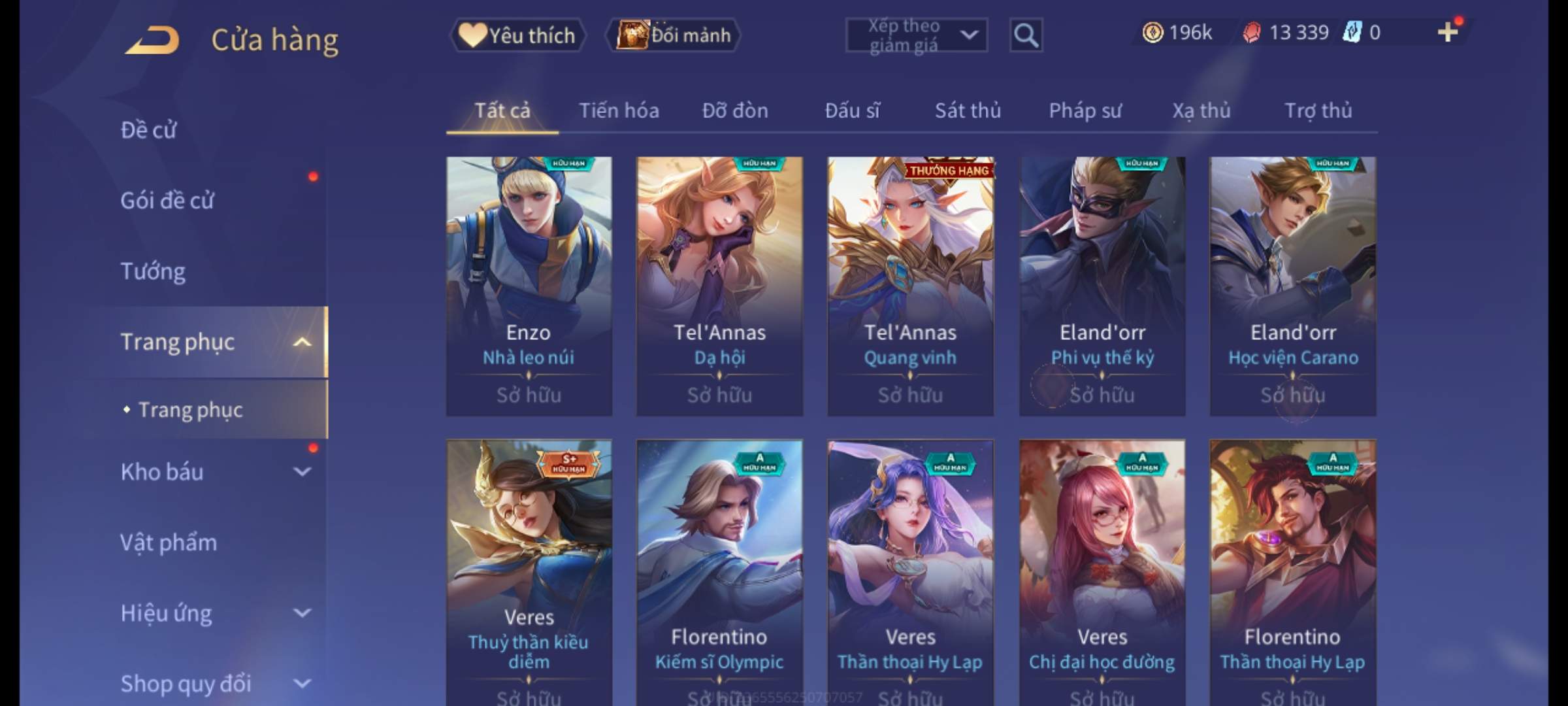The image size is (1568, 706).
Task: Select the Enzo Nhà leo núi skin card
Action: pyautogui.click(x=529, y=286)
